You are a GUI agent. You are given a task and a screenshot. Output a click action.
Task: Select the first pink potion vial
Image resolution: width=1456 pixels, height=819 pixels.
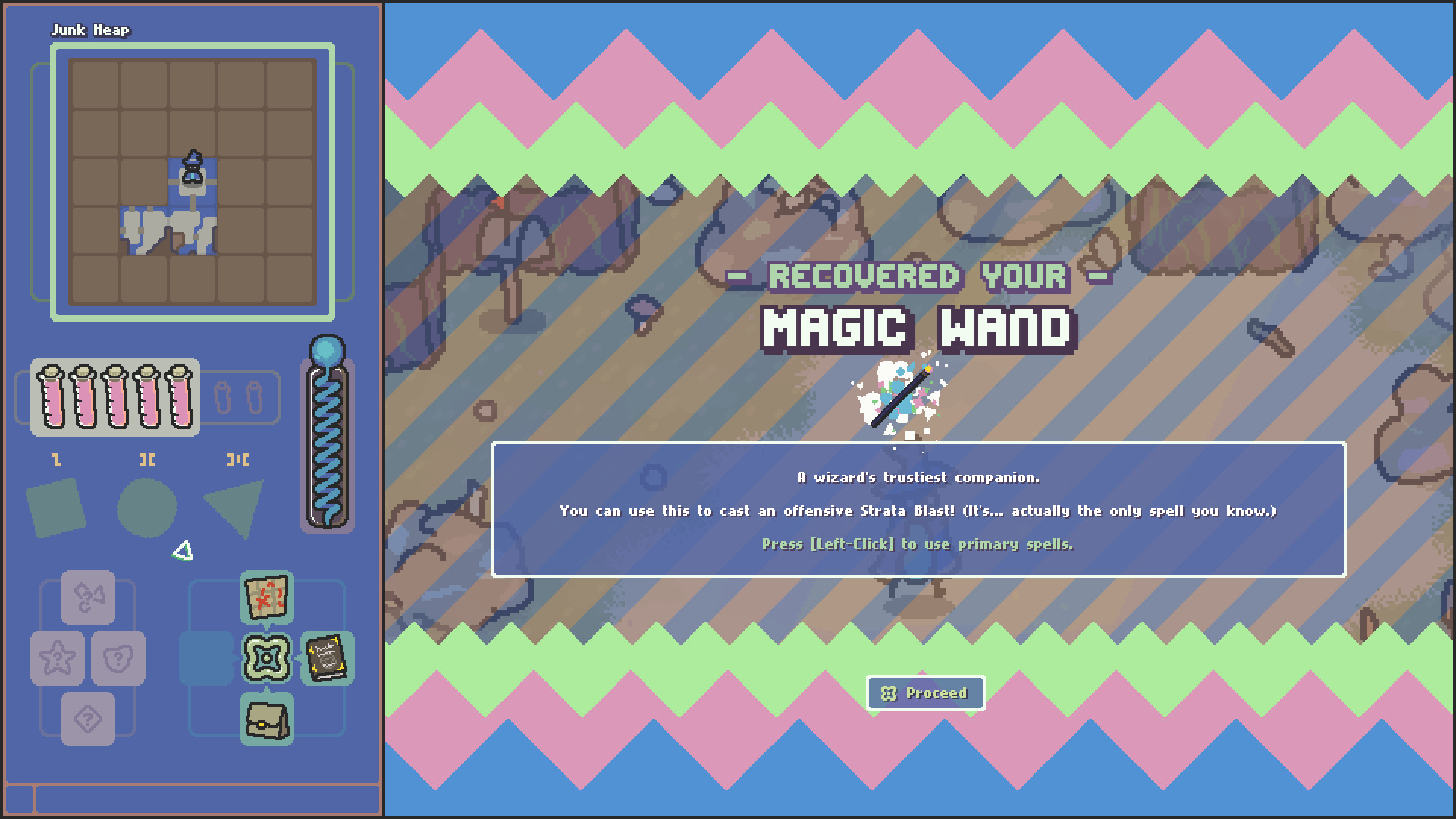click(x=52, y=395)
